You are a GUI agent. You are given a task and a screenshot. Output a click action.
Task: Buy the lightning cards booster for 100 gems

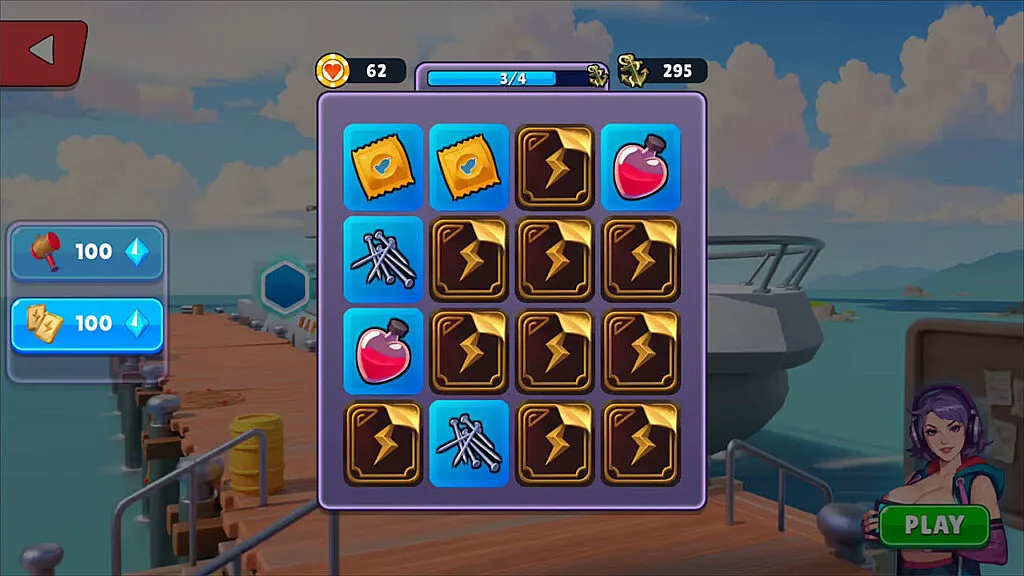click(x=87, y=324)
